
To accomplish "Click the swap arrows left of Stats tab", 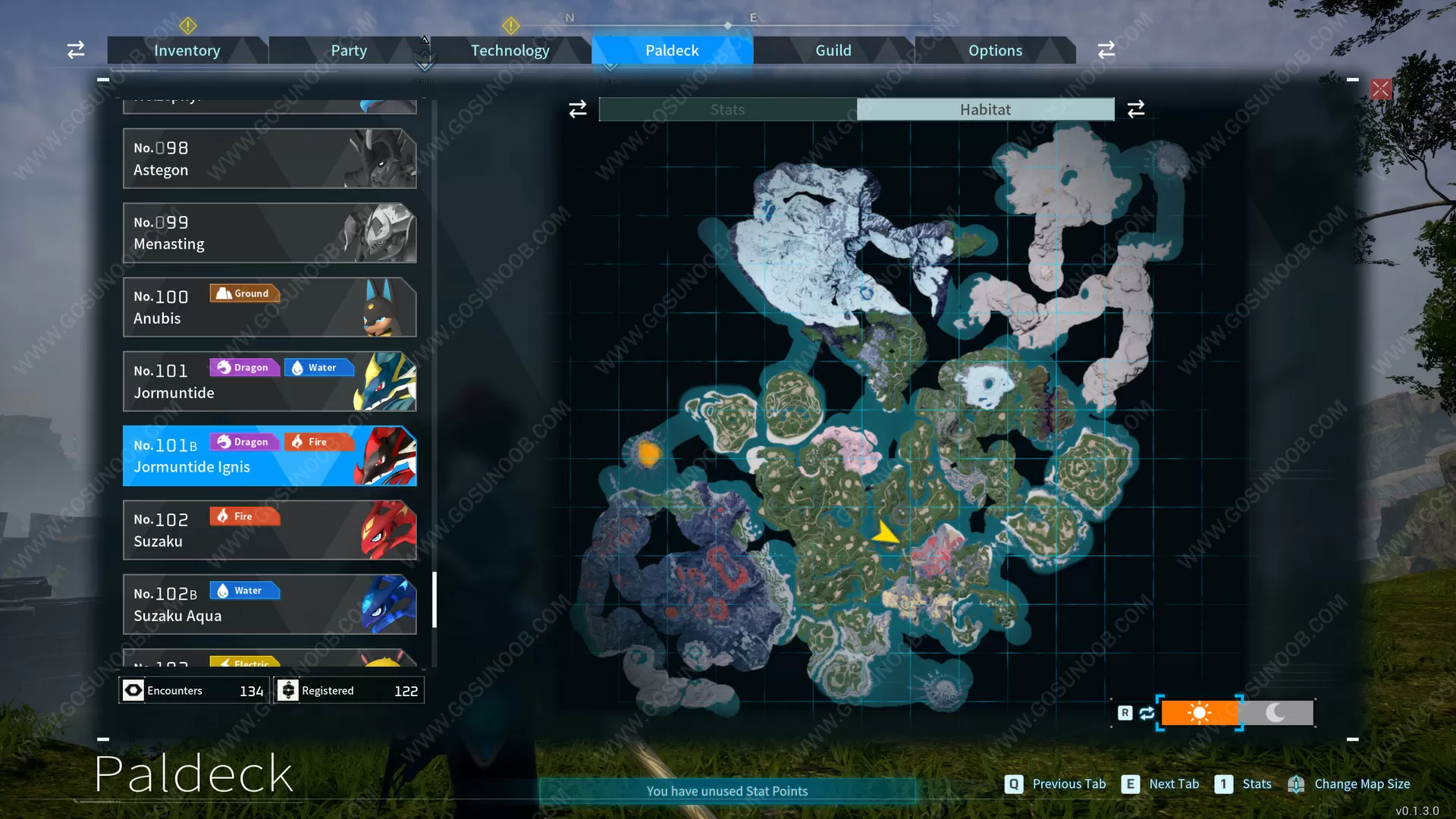I will coord(577,108).
